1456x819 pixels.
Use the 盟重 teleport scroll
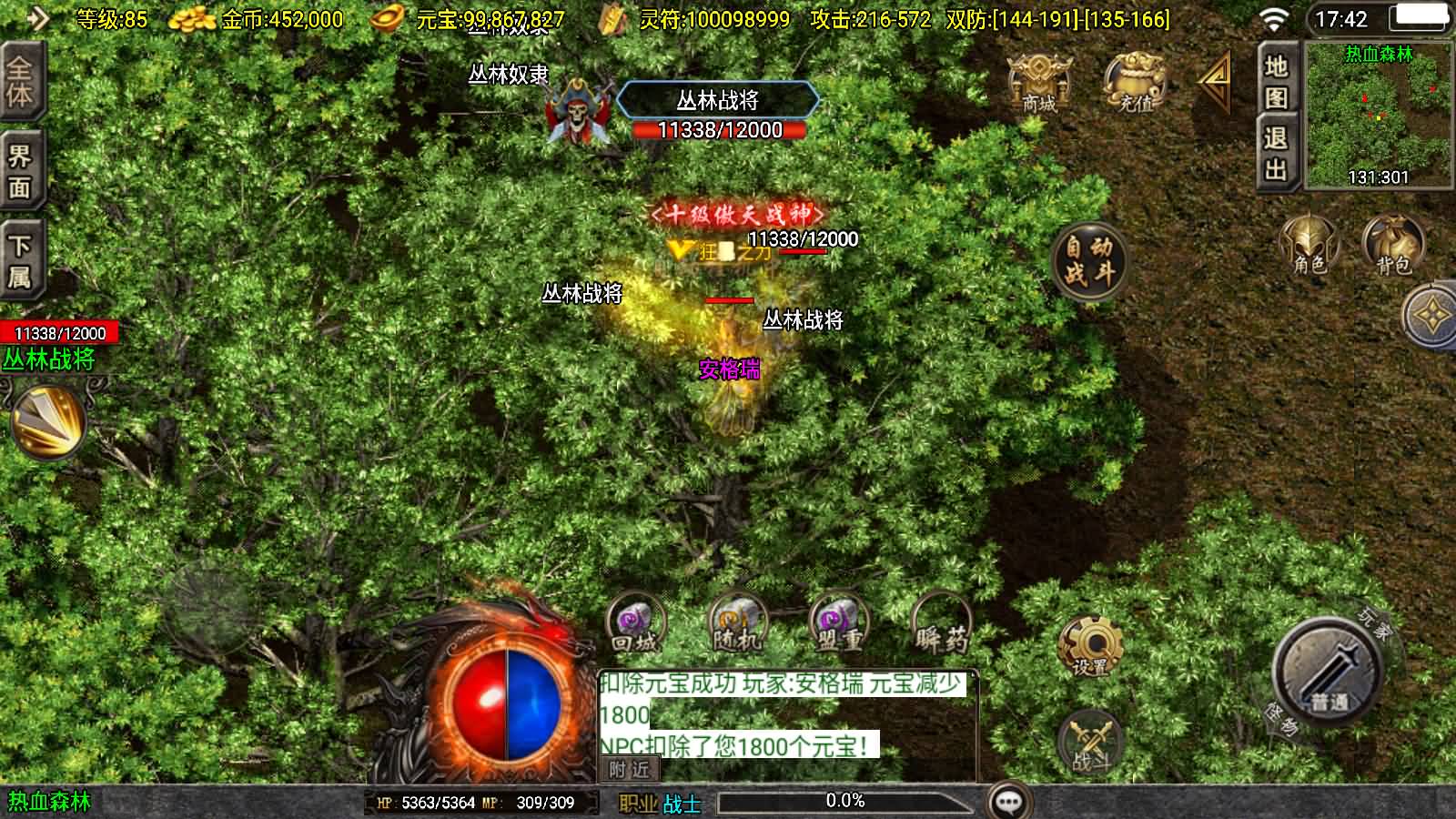tap(839, 624)
